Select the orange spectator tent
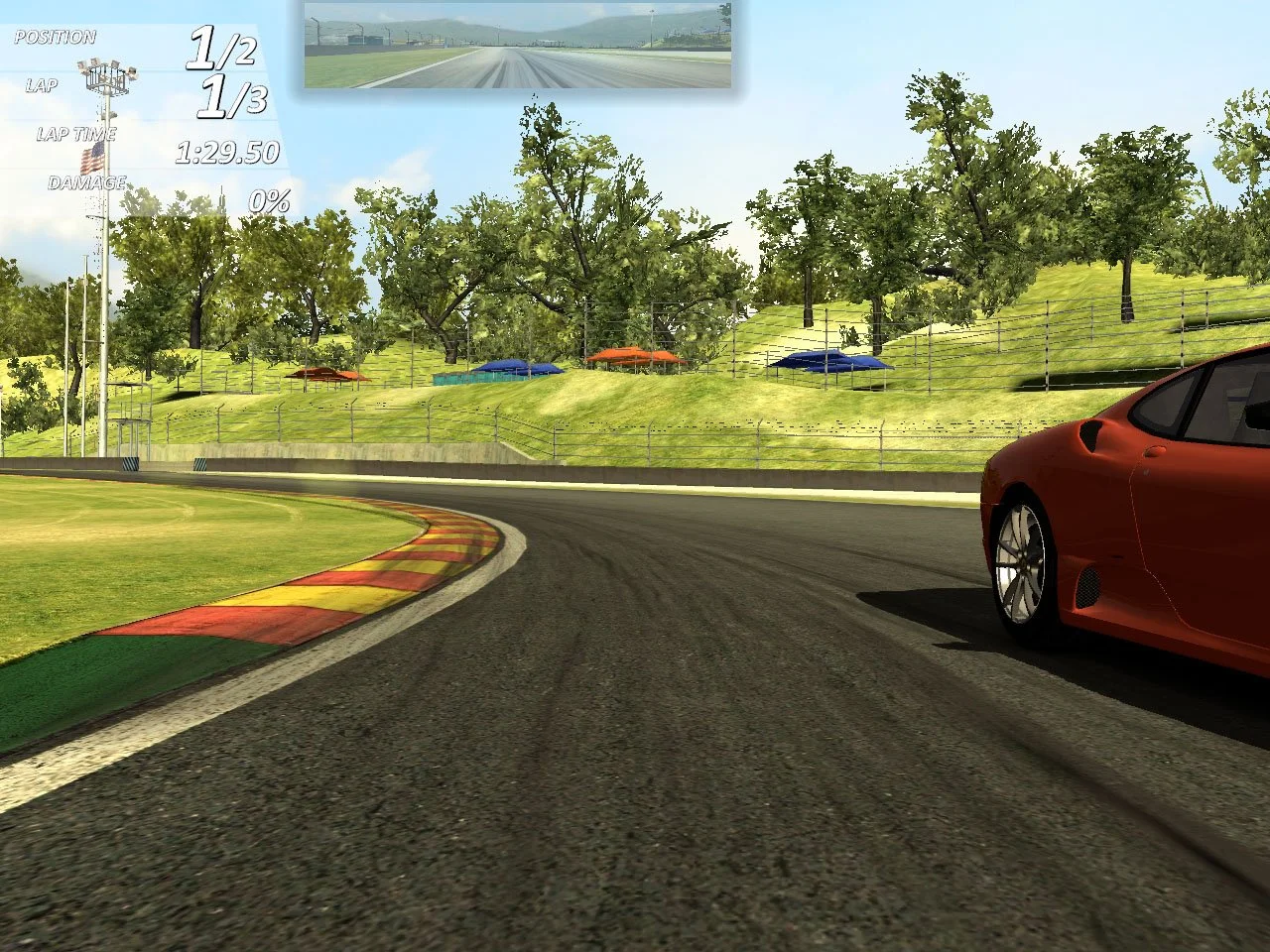The height and width of the screenshot is (952, 1270). [634, 355]
